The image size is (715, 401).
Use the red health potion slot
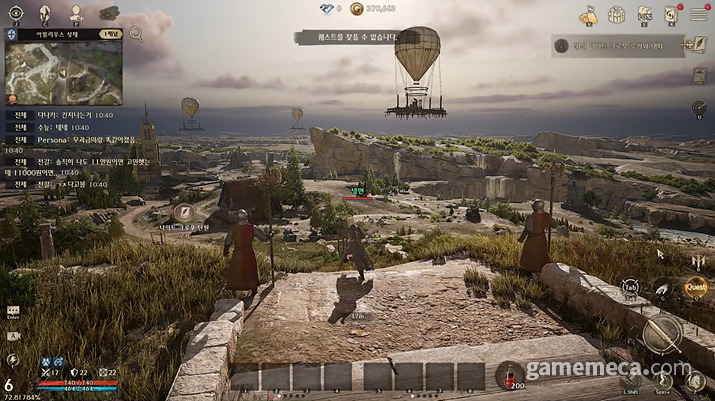click(x=509, y=374)
